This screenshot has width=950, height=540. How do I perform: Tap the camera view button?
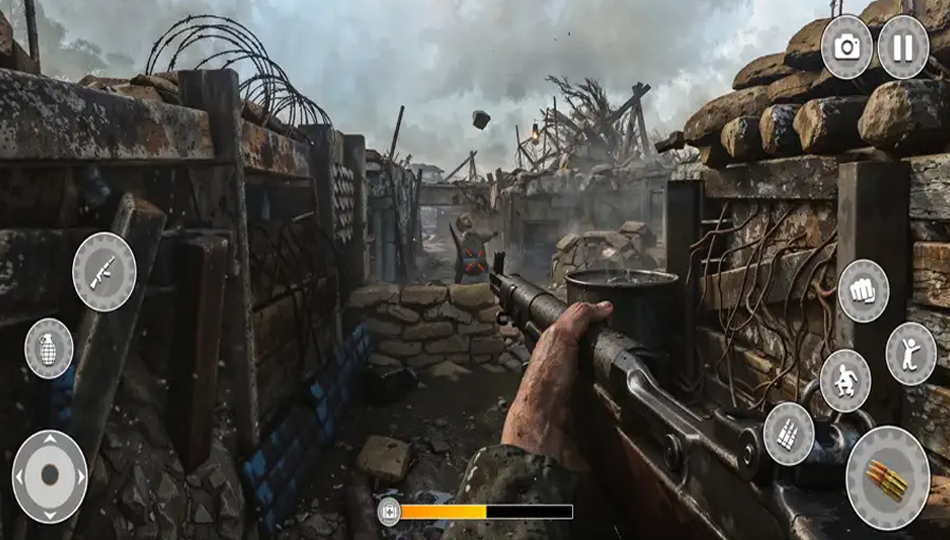click(x=846, y=47)
